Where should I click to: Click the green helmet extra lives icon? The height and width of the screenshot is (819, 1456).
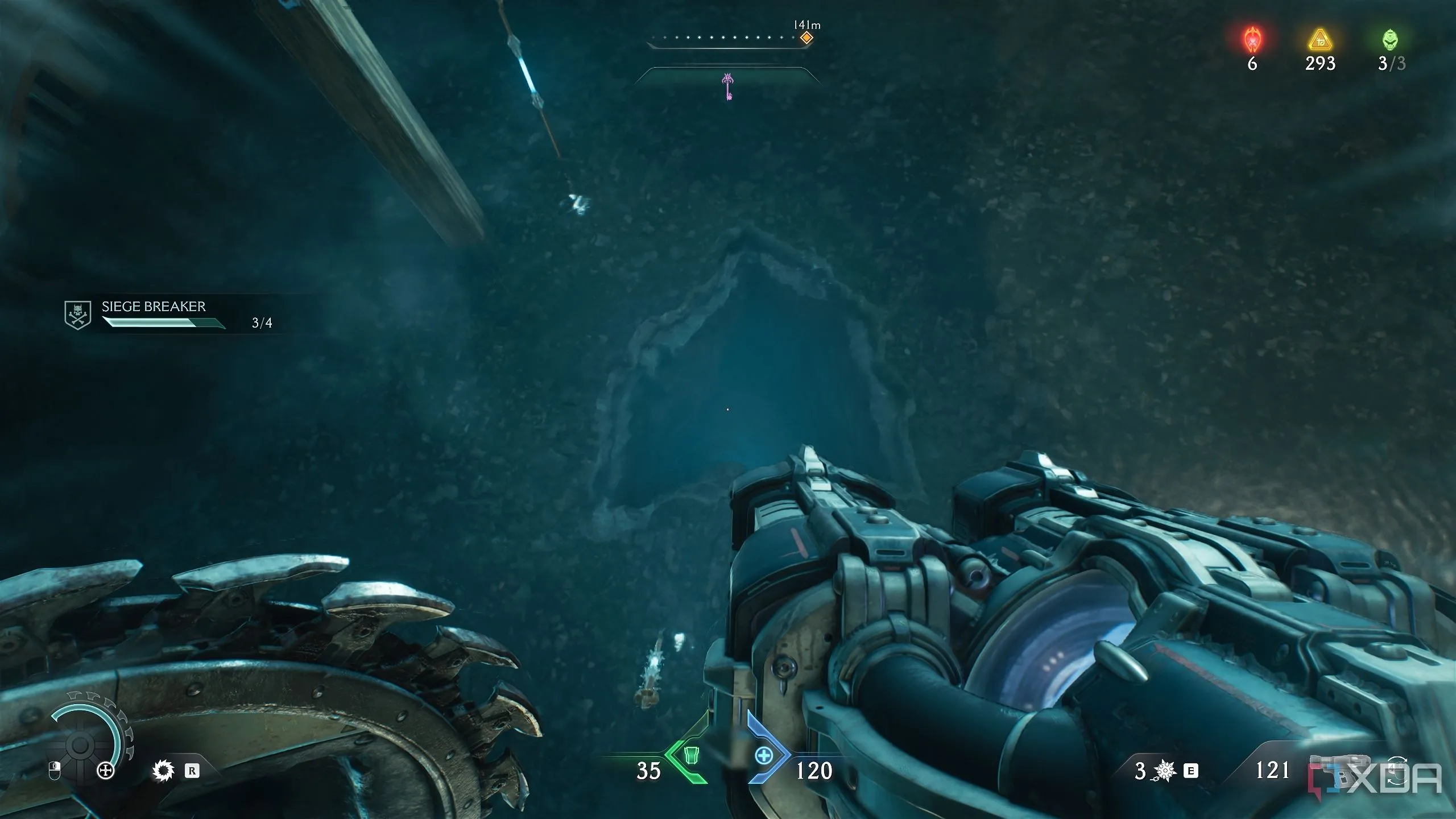coord(1390,40)
